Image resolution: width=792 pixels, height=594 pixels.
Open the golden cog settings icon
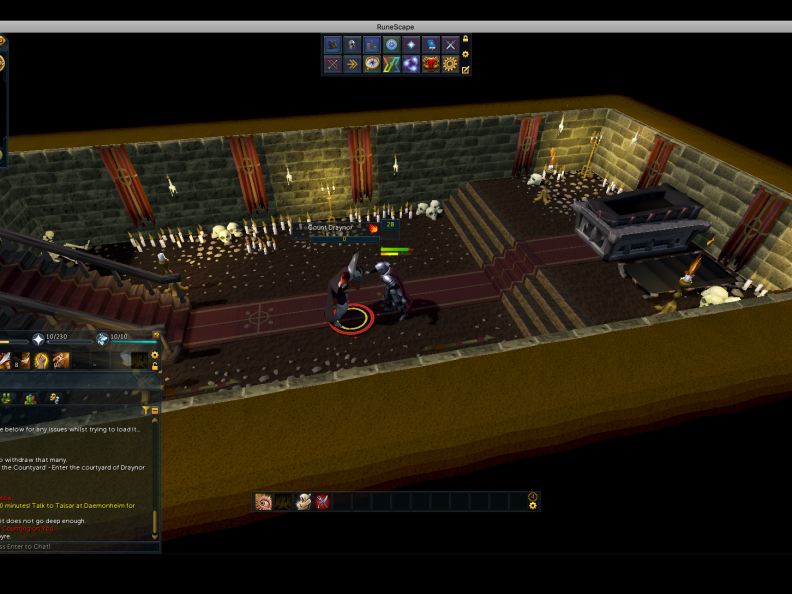pyautogui.click(x=451, y=64)
